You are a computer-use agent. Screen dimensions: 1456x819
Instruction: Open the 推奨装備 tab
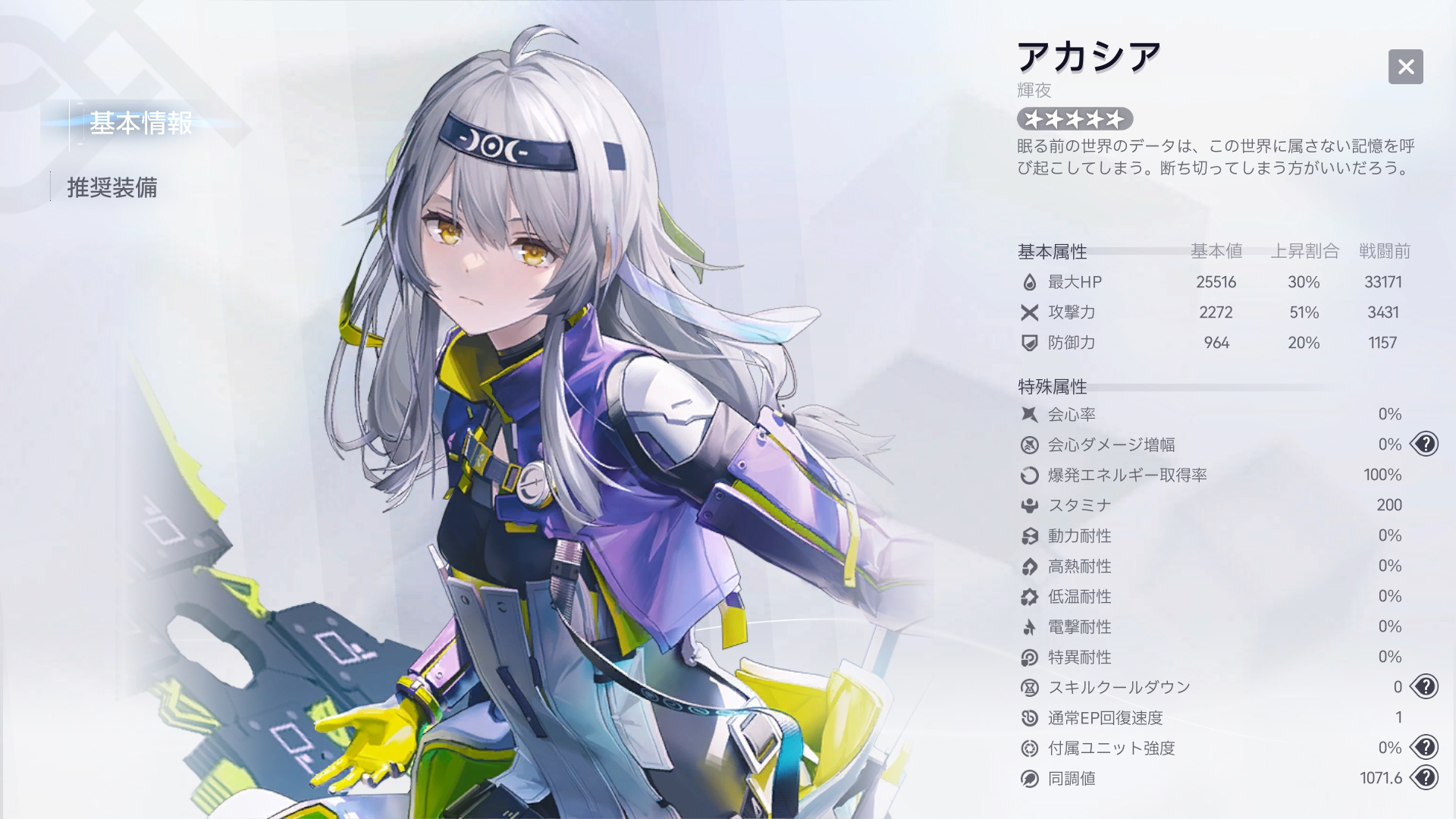112,187
